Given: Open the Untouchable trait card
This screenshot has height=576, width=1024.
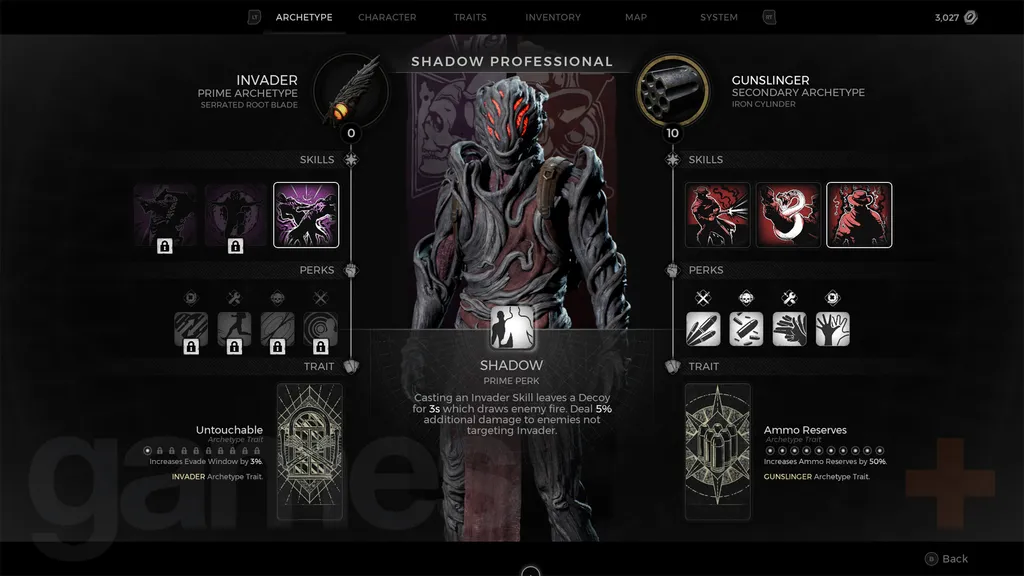Looking at the screenshot, I should tap(309, 451).
